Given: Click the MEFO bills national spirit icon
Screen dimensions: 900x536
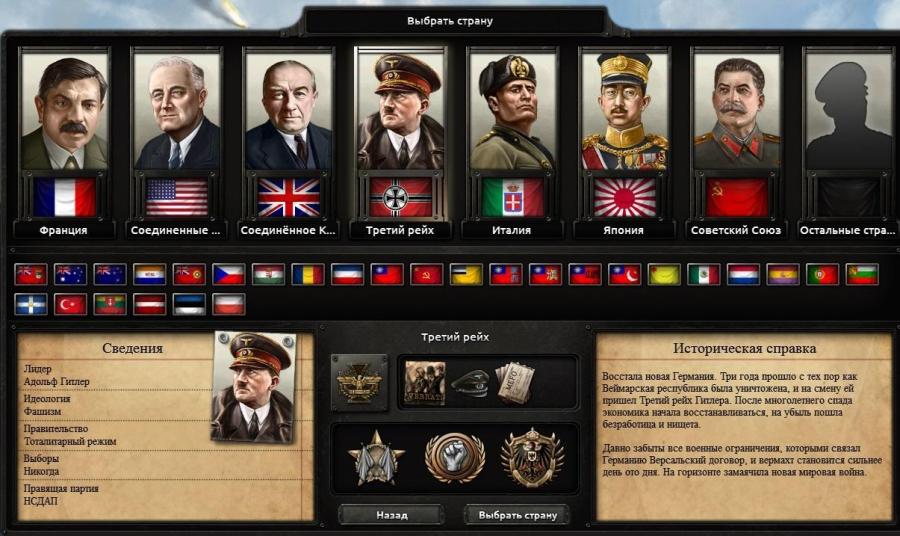Looking at the screenshot, I should pos(516,383).
